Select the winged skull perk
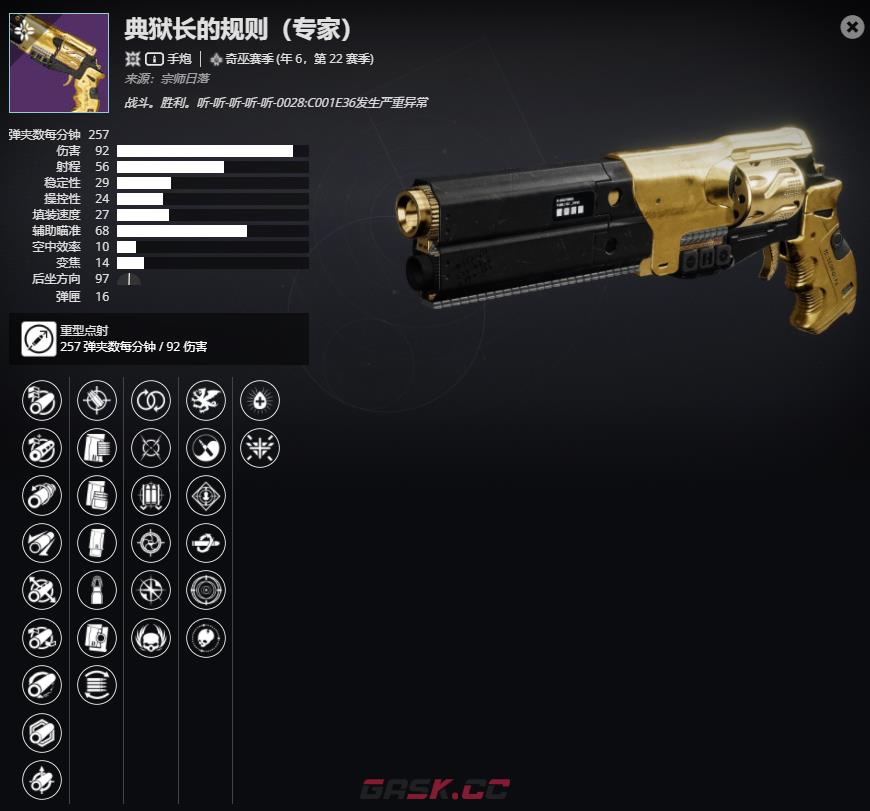870x811 pixels. pos(151,637)
